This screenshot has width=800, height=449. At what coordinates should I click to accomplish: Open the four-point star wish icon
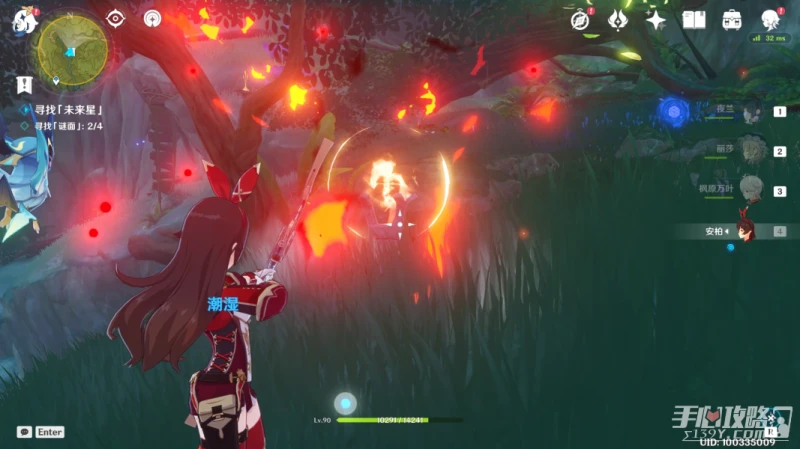656,19
